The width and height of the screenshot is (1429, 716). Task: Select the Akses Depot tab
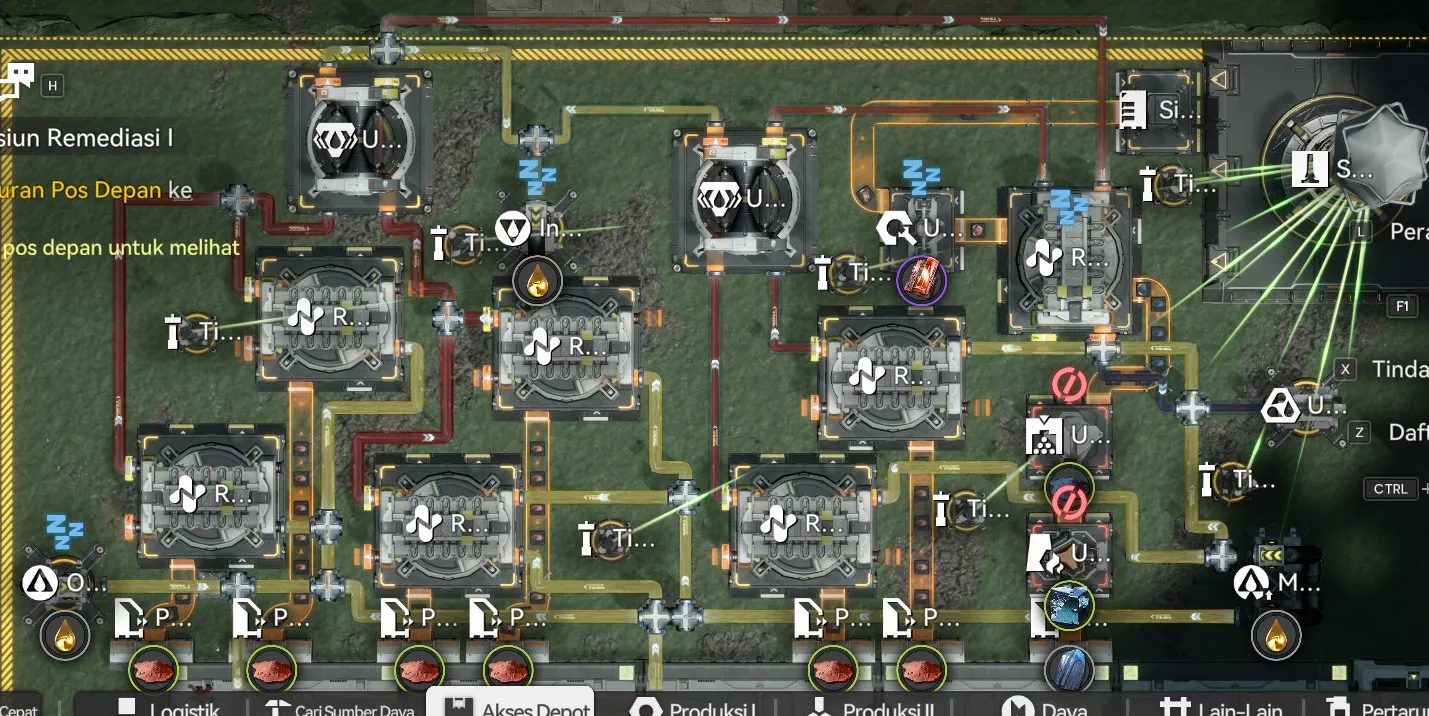(x=510, y=706)
